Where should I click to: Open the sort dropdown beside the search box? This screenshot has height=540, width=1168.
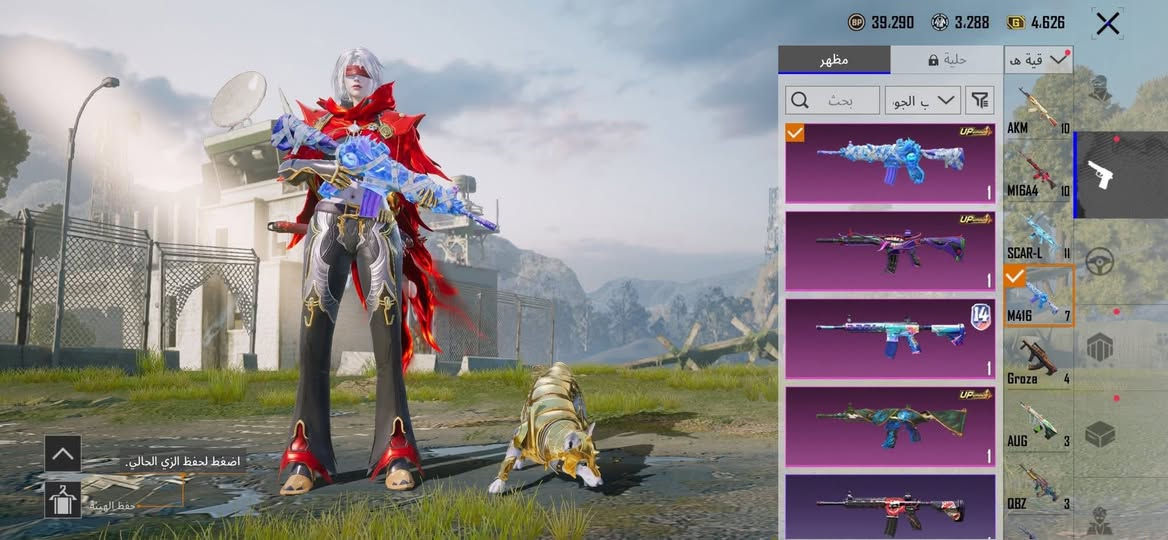tap(923, 100)
